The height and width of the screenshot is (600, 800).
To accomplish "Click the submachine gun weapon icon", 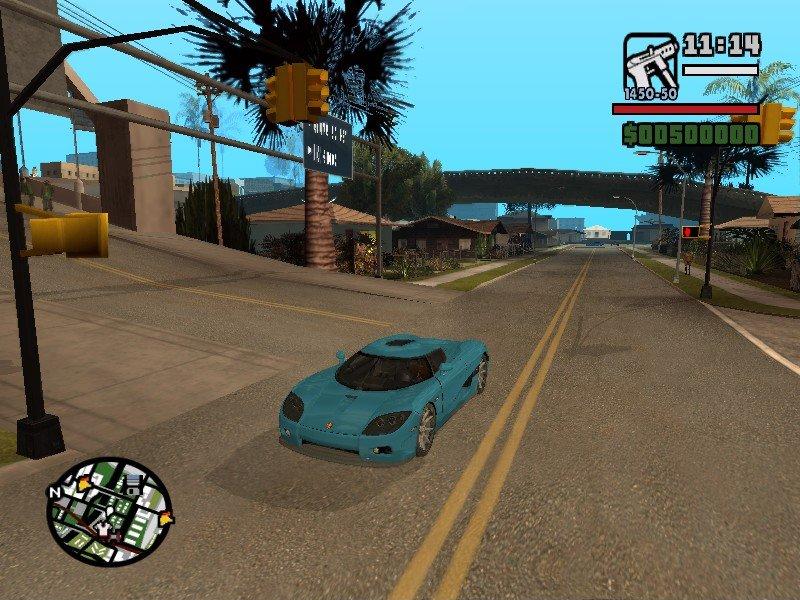I will pyautogui.click(x=650, y=64).
